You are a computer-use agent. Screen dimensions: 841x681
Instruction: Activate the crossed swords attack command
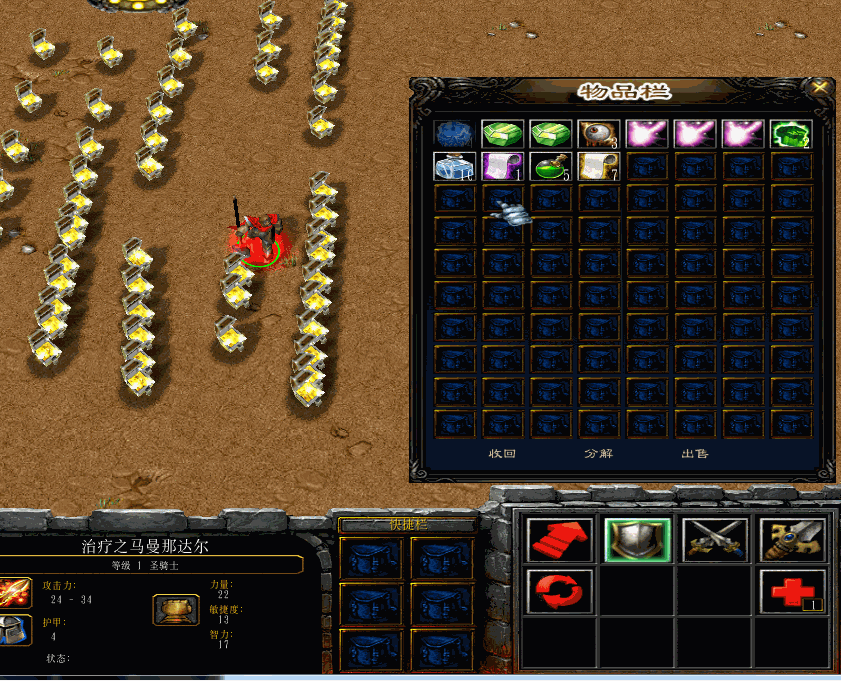(715, 540)
